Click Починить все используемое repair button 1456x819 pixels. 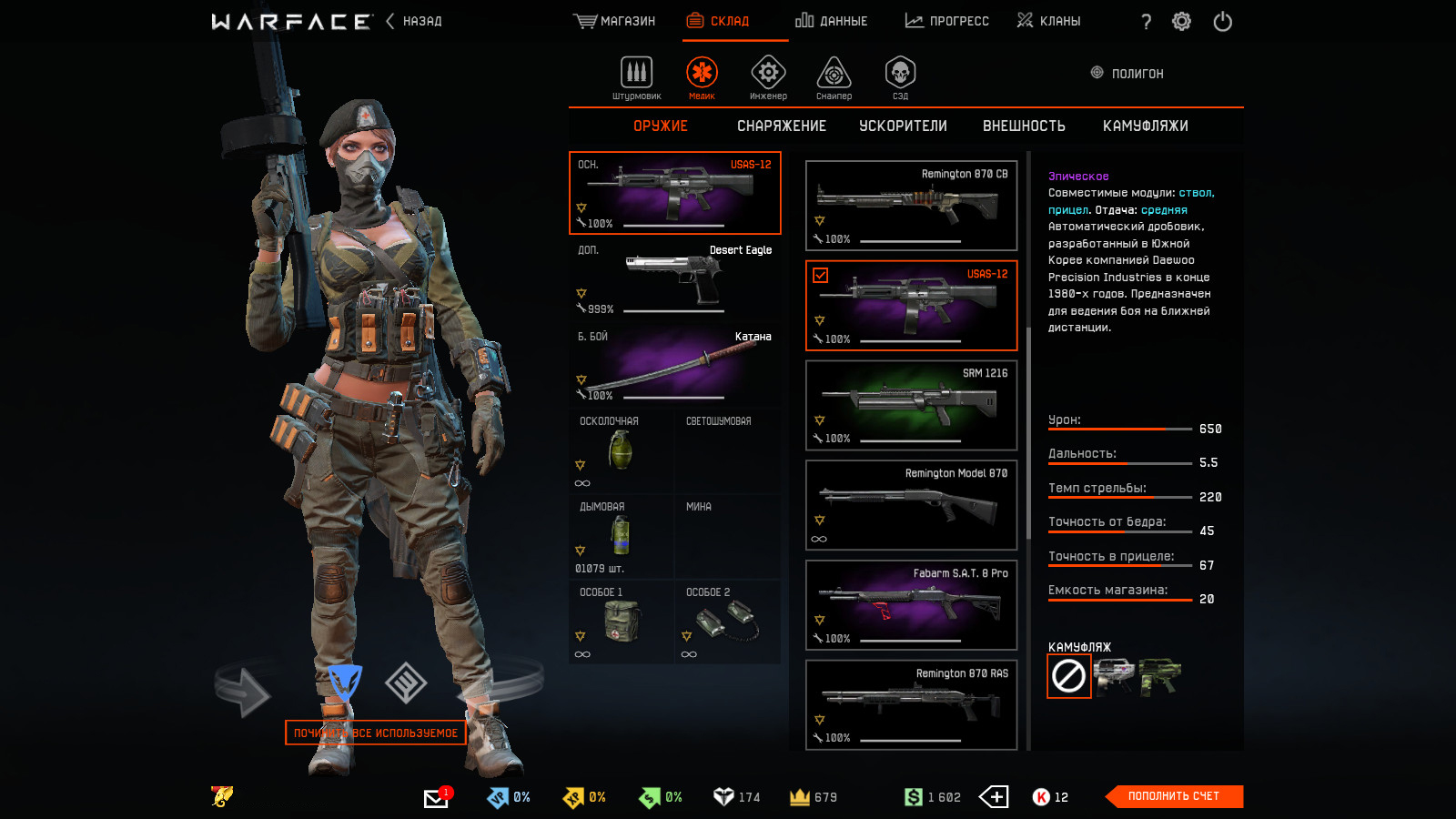coord(376,733)
